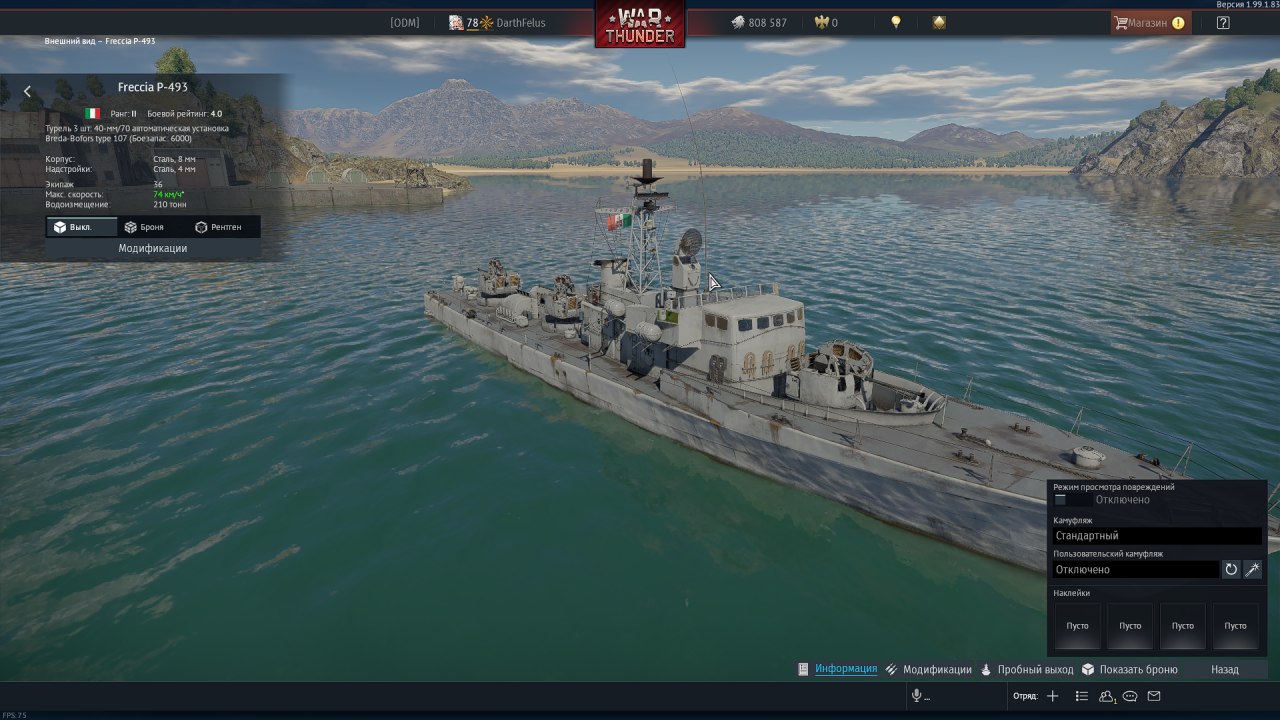Start a Пробный выход test sail
The image size is (1280, 720).
pos(1035,669)
